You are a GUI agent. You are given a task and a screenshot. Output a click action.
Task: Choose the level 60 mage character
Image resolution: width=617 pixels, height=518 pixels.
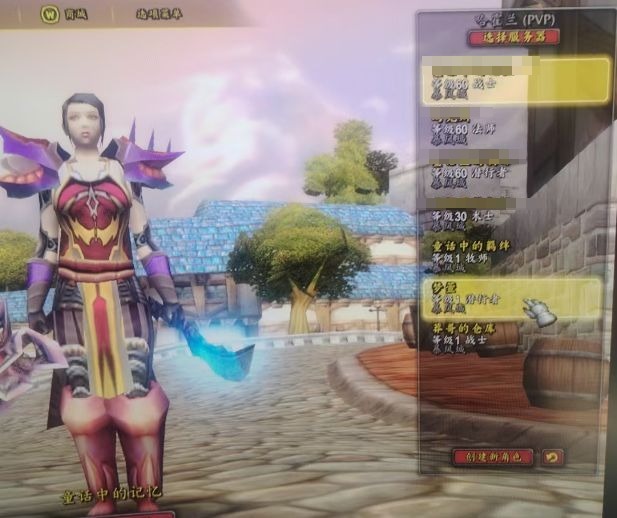[512, 126]
